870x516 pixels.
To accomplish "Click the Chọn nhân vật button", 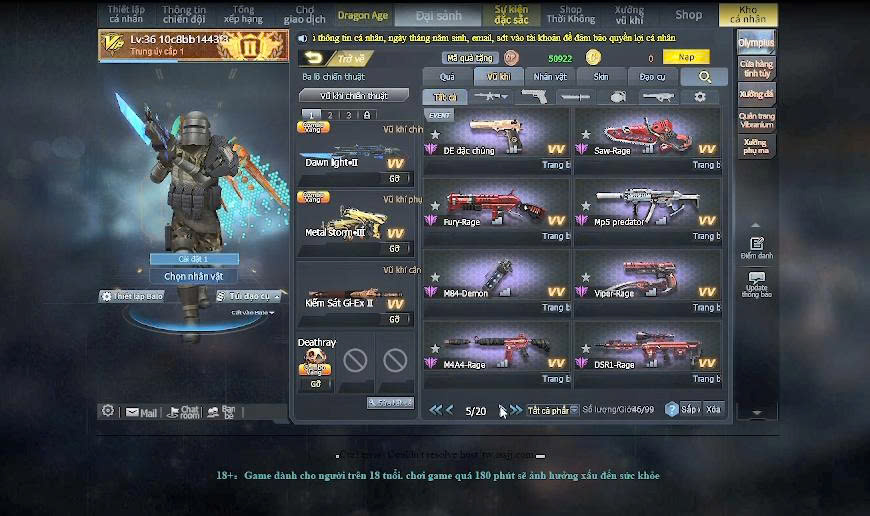I will 194,276.
